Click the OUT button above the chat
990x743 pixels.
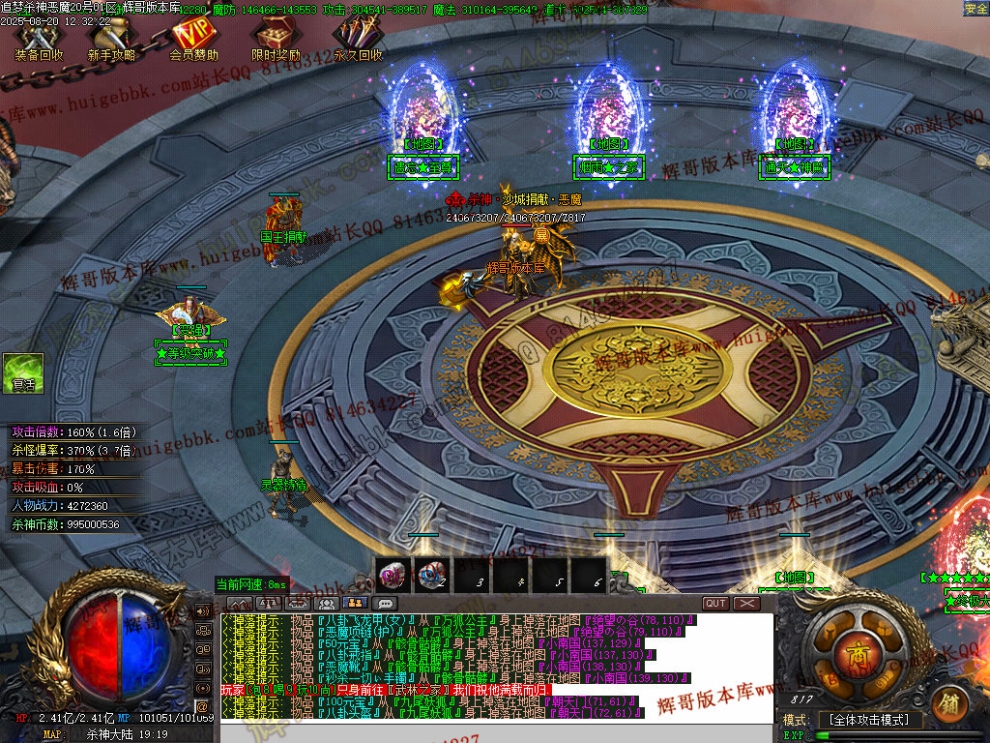coord(715,603)
